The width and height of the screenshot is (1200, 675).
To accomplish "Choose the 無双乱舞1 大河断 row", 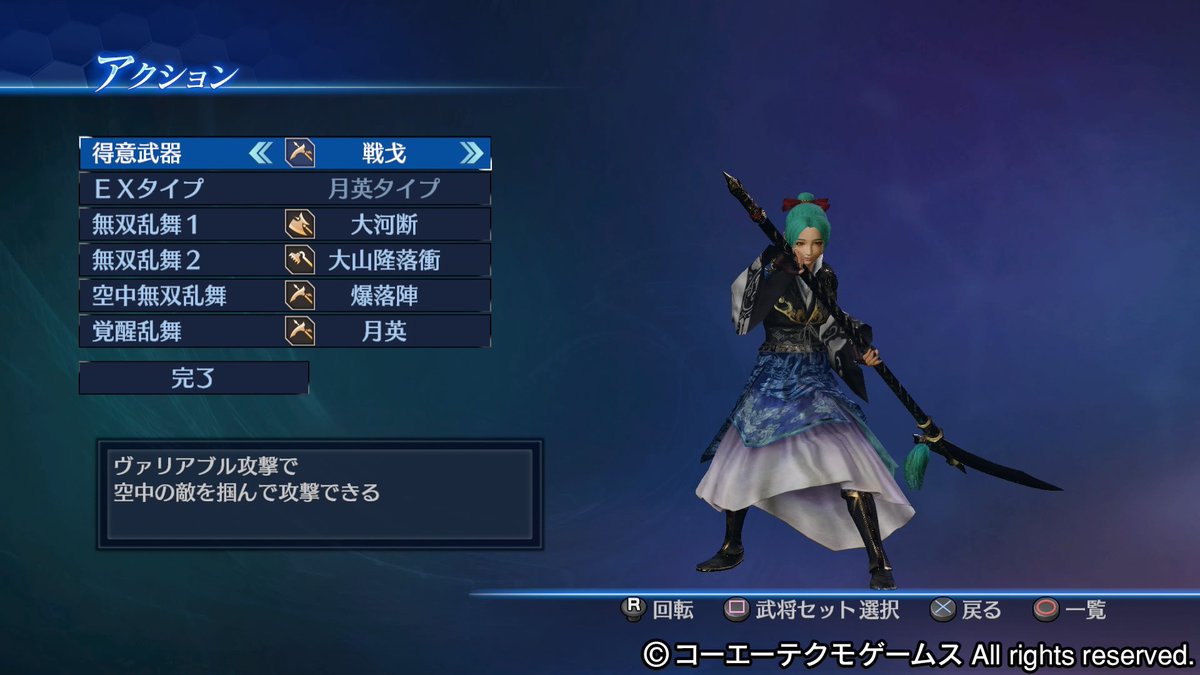I will [285, 224].
